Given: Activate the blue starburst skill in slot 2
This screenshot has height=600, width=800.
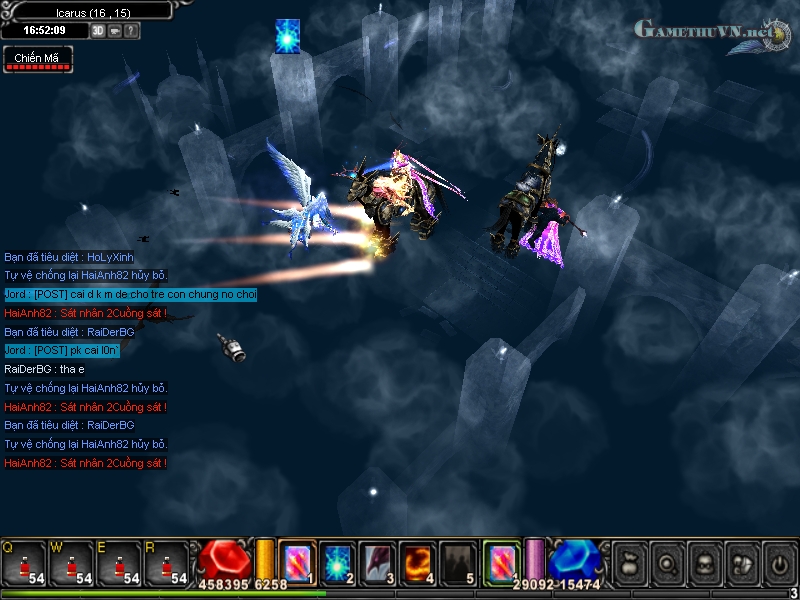Looking at the screenshot, I should coord(338,561).
